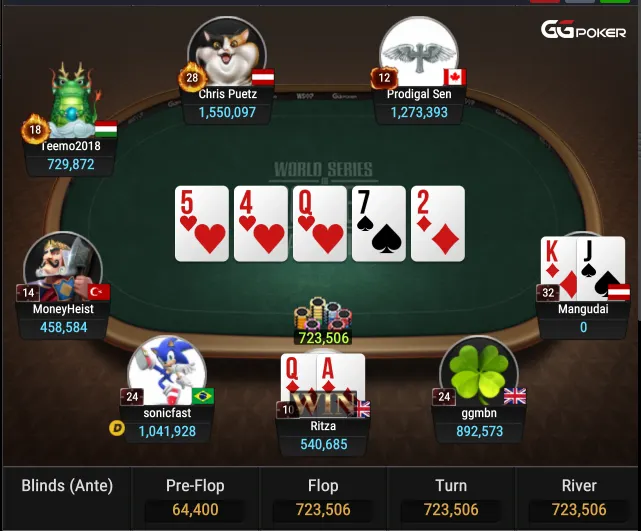The image size is (641, 531).
Task: Open the Blinds (Ante) stage
Action: [67, 487]
